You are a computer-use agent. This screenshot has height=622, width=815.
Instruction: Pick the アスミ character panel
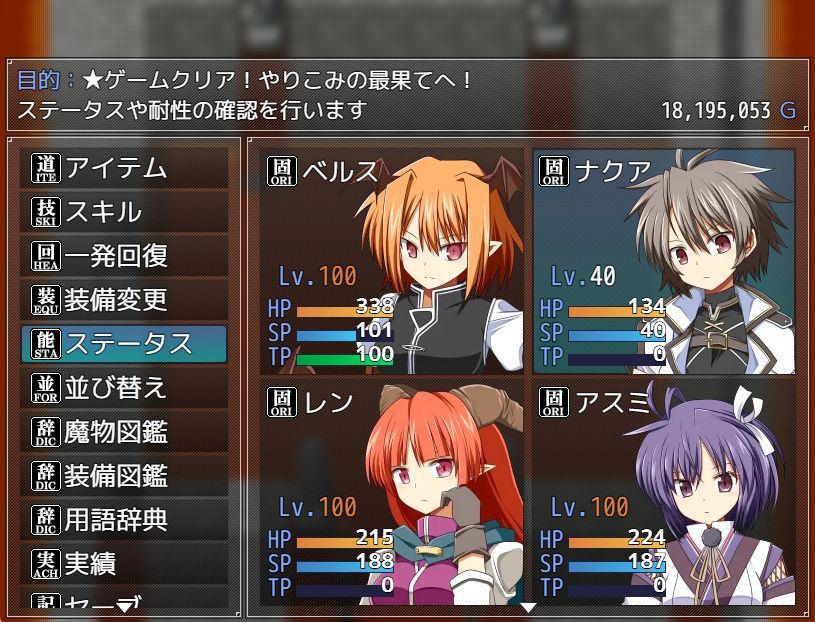click(664, 490)
